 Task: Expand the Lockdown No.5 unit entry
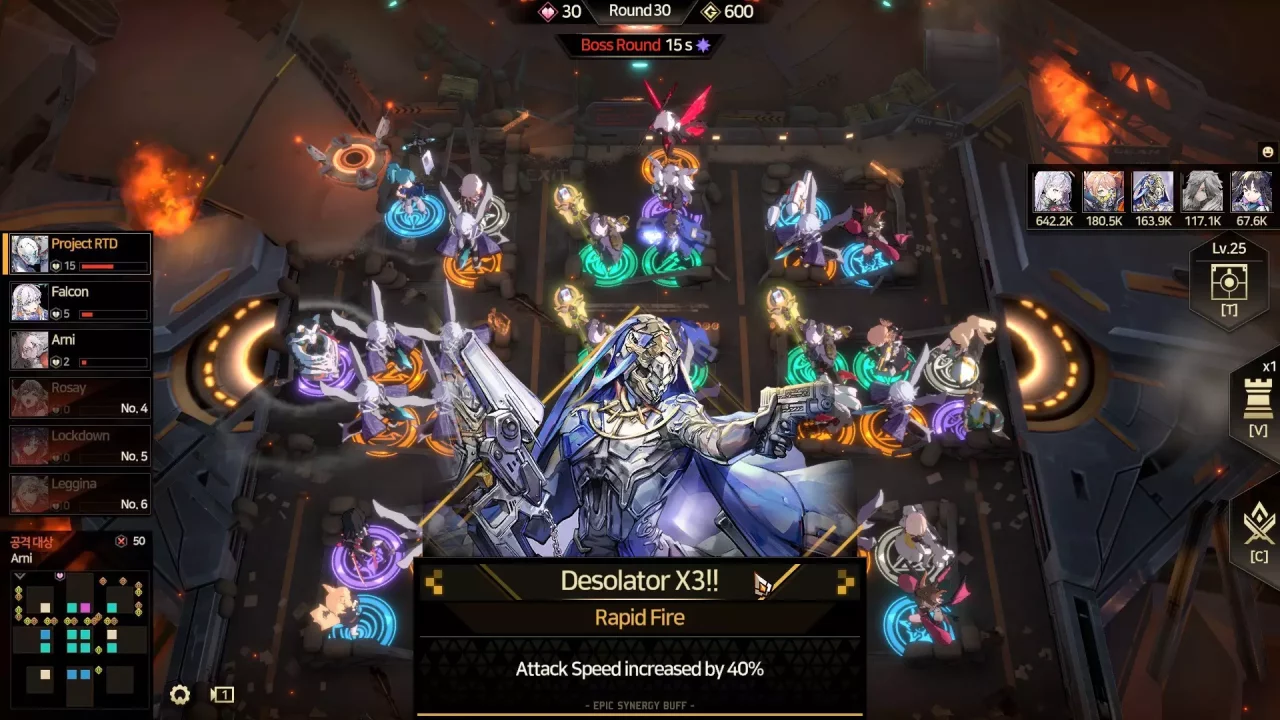coord(80,442)
